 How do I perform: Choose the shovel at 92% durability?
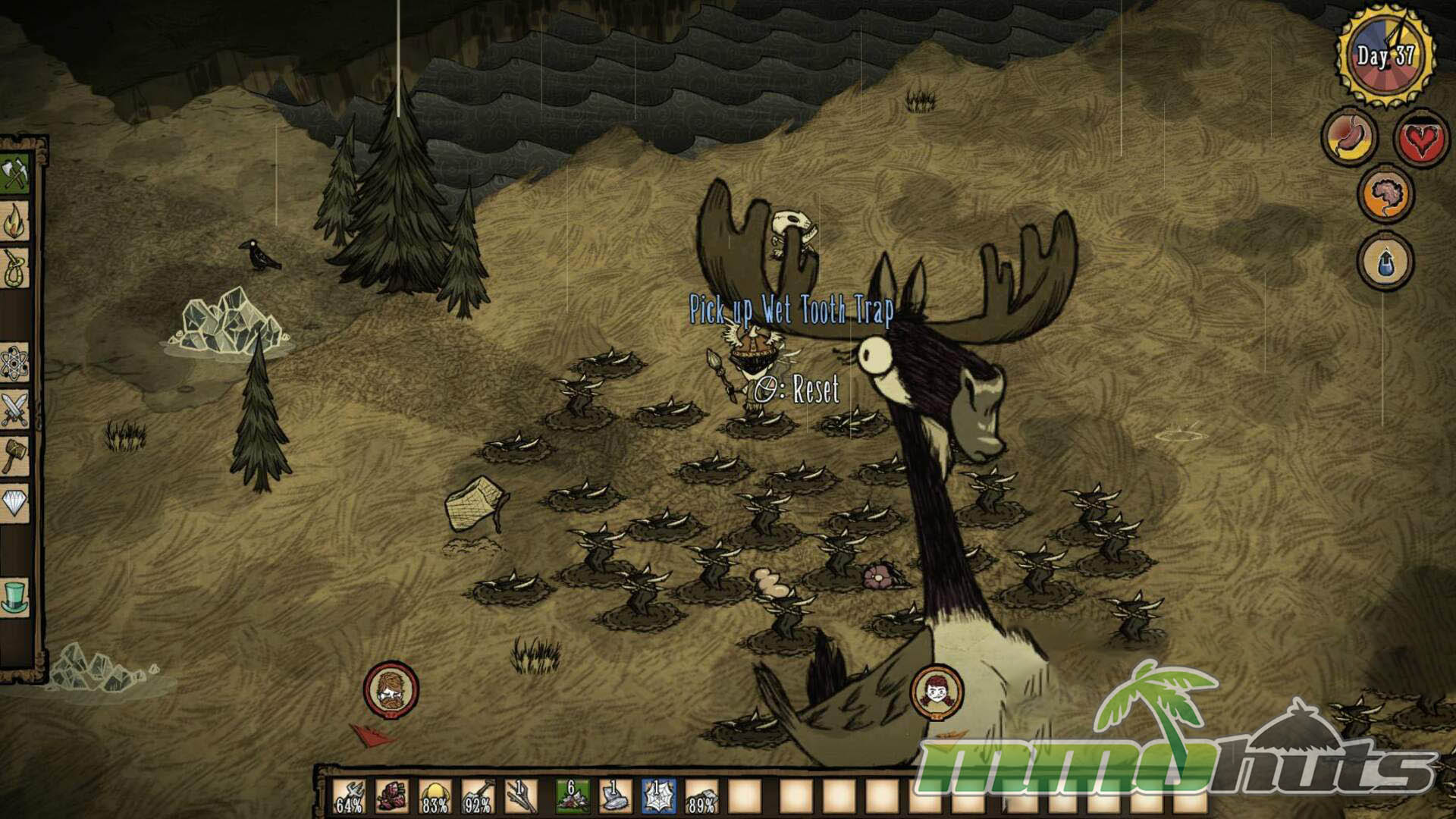click(478, 797)
